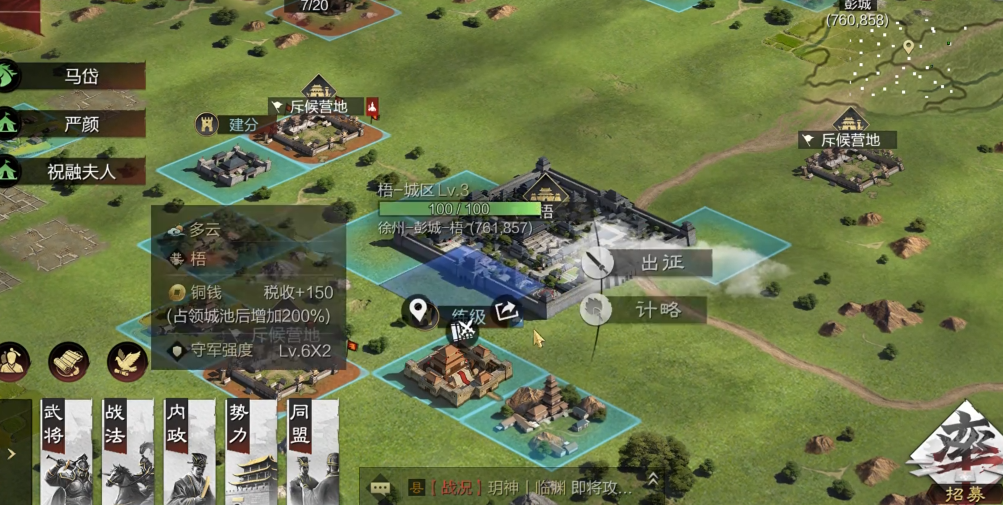This screenshot has height=505, width=1003.
Task: Share the city via arrow icon
Action: coord(507,311)
